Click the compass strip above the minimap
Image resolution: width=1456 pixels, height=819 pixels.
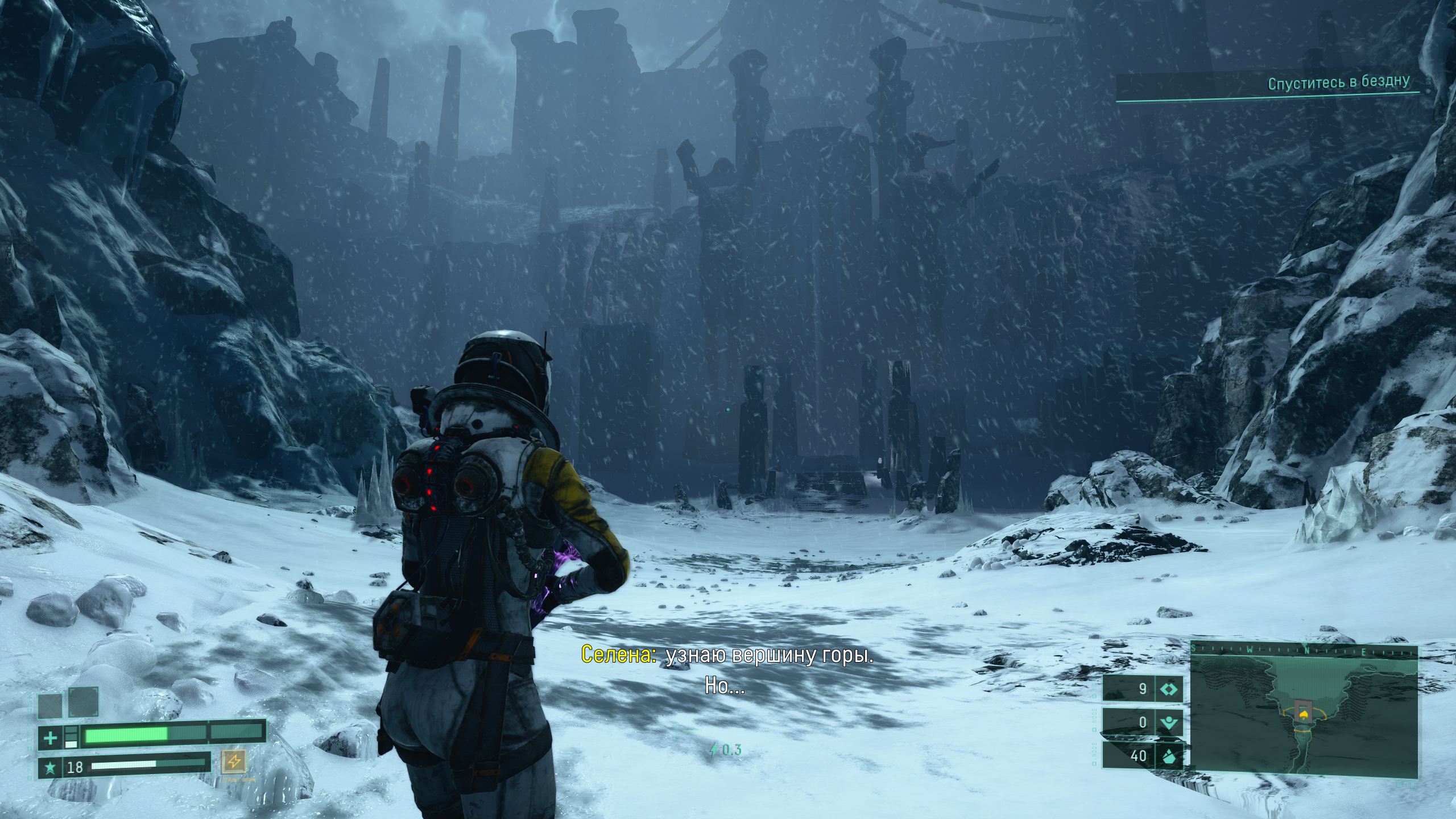tap(1304, 648)
